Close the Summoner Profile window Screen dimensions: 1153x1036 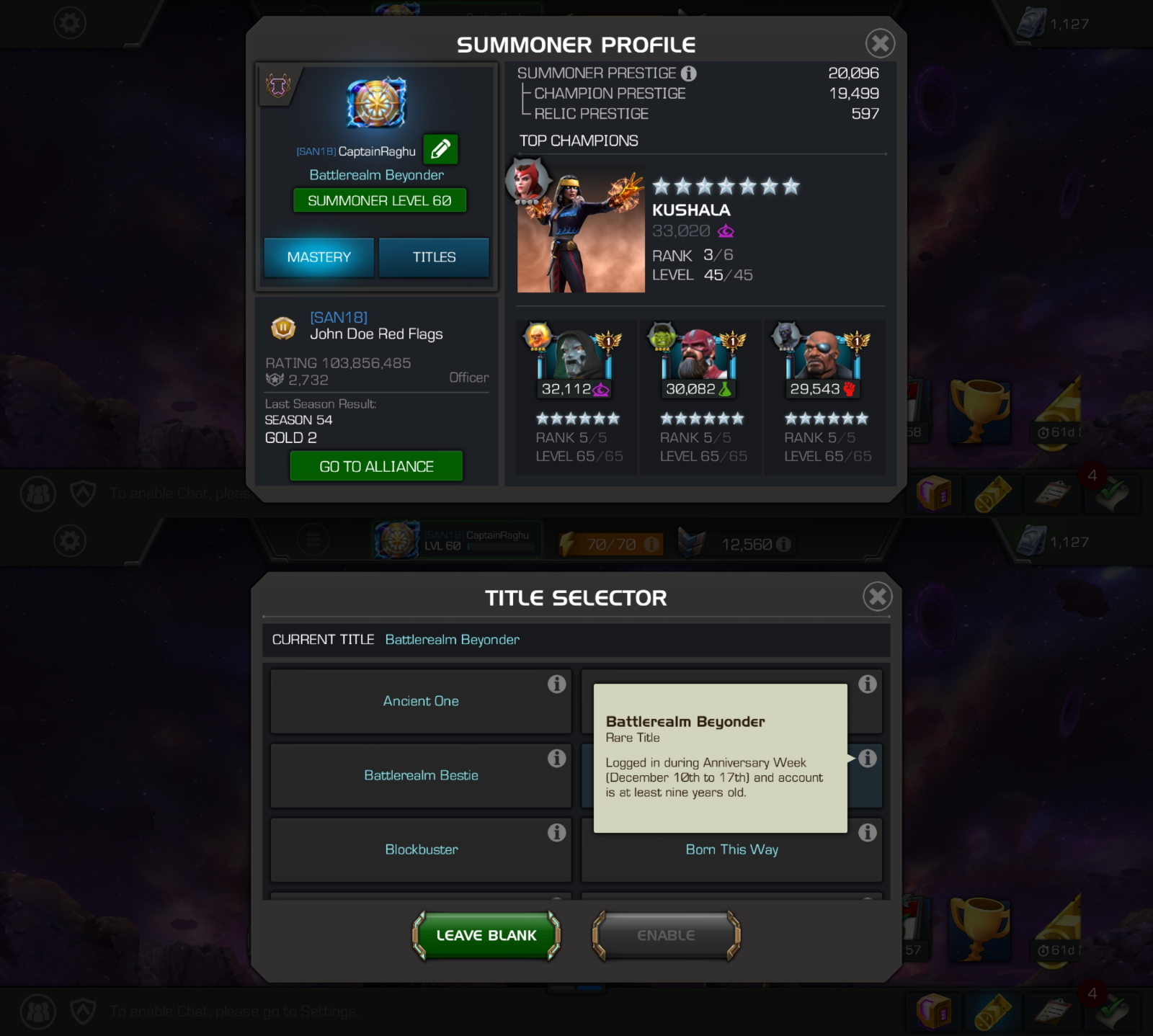[x=880, y=43]
